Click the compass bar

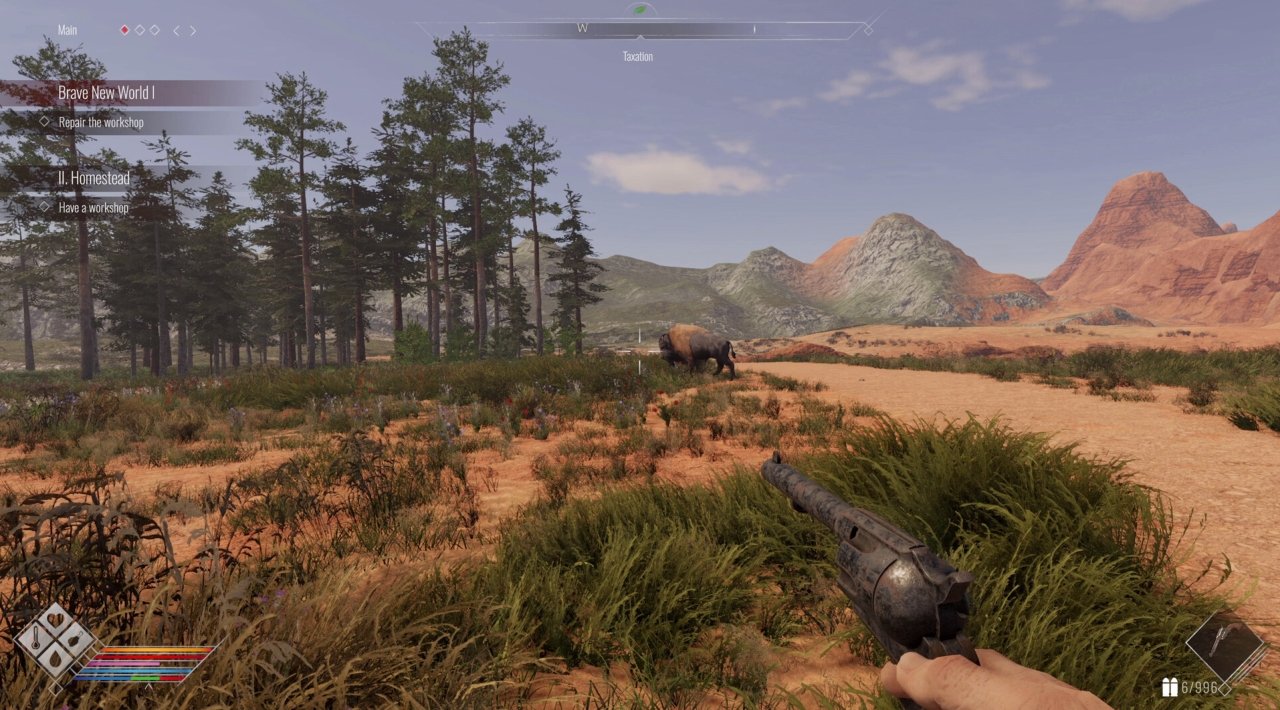pos(640,30)
